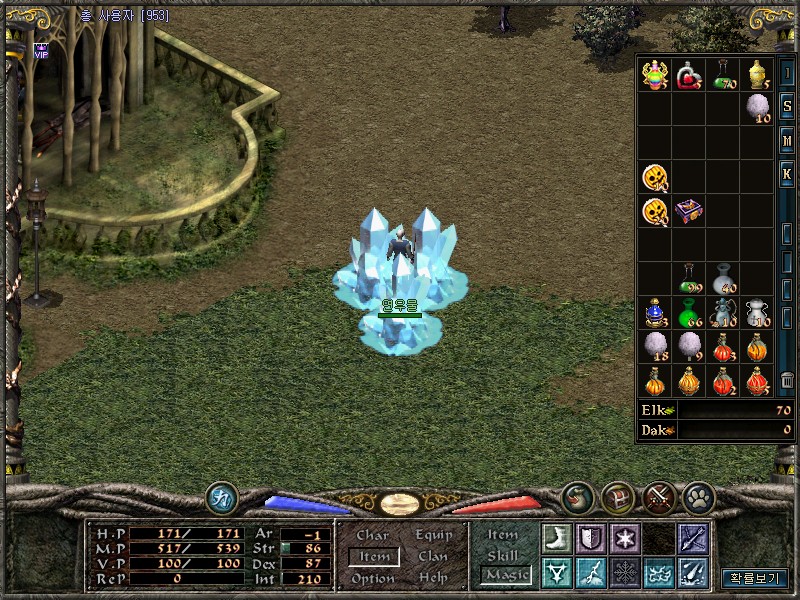Screen dimensions: 800x600
Task: Click the crossed swords round button
Action: click(658, 496)
